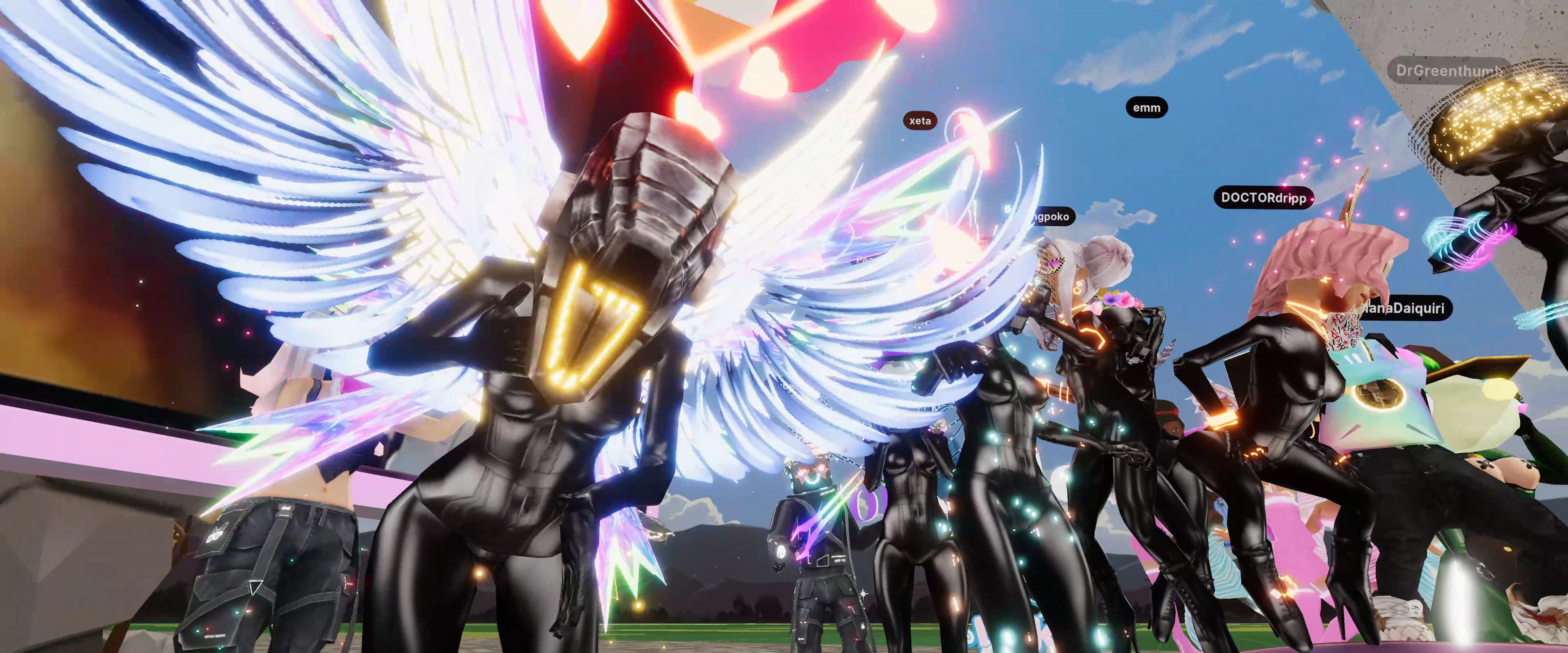The height and width of the screenshot is (653, 1568).
Task: Select the xeta player nametag
Action: click(x=920, y=120)
